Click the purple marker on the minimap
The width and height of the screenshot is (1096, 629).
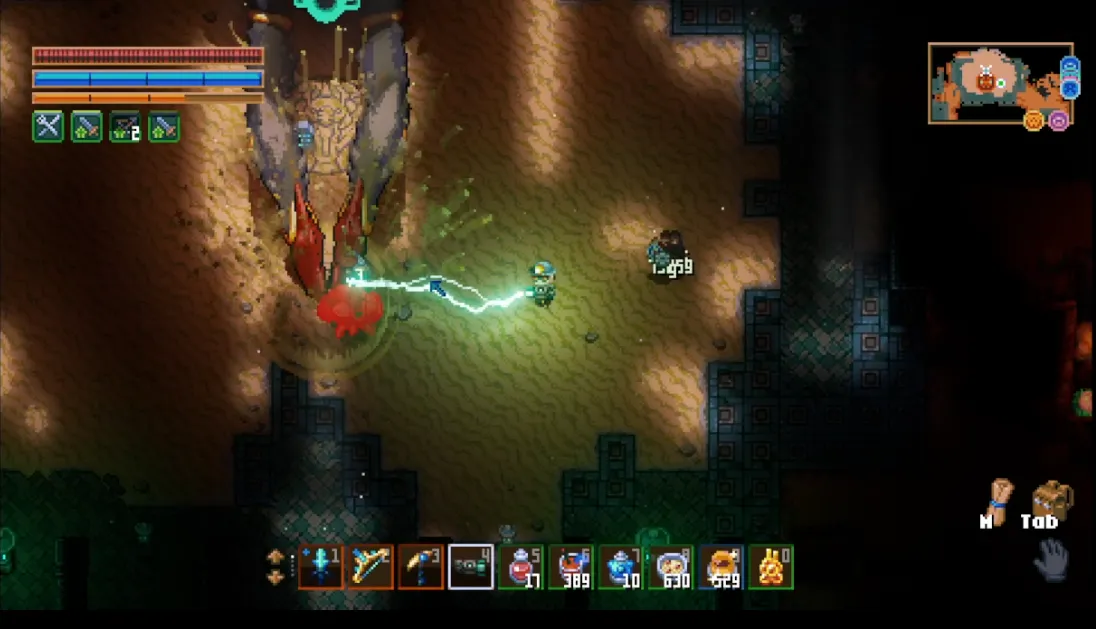pyautogui.click(x=1059, y=120)
